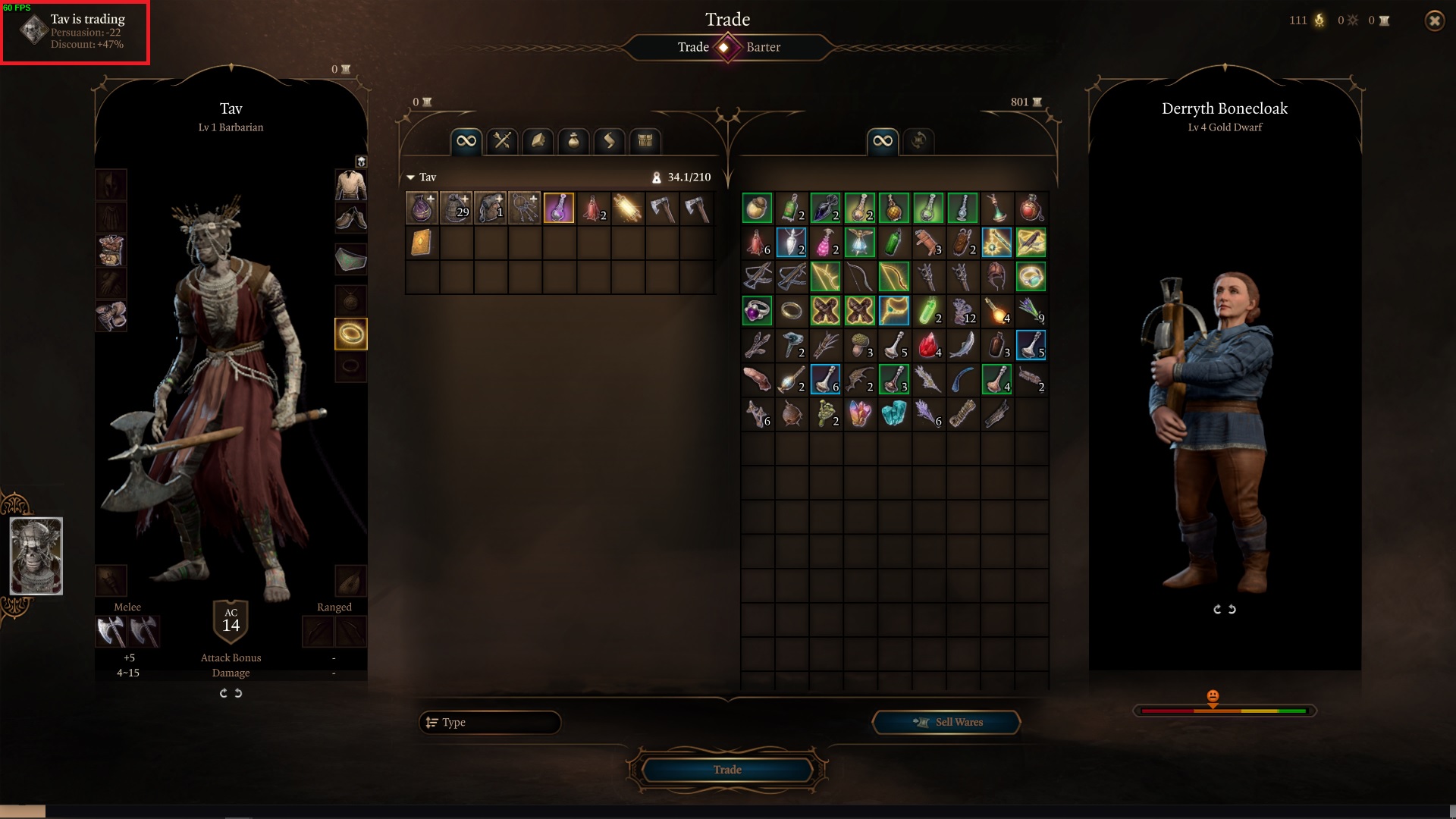
Task: Select the treasure chest filter tab
Action: 645,141
